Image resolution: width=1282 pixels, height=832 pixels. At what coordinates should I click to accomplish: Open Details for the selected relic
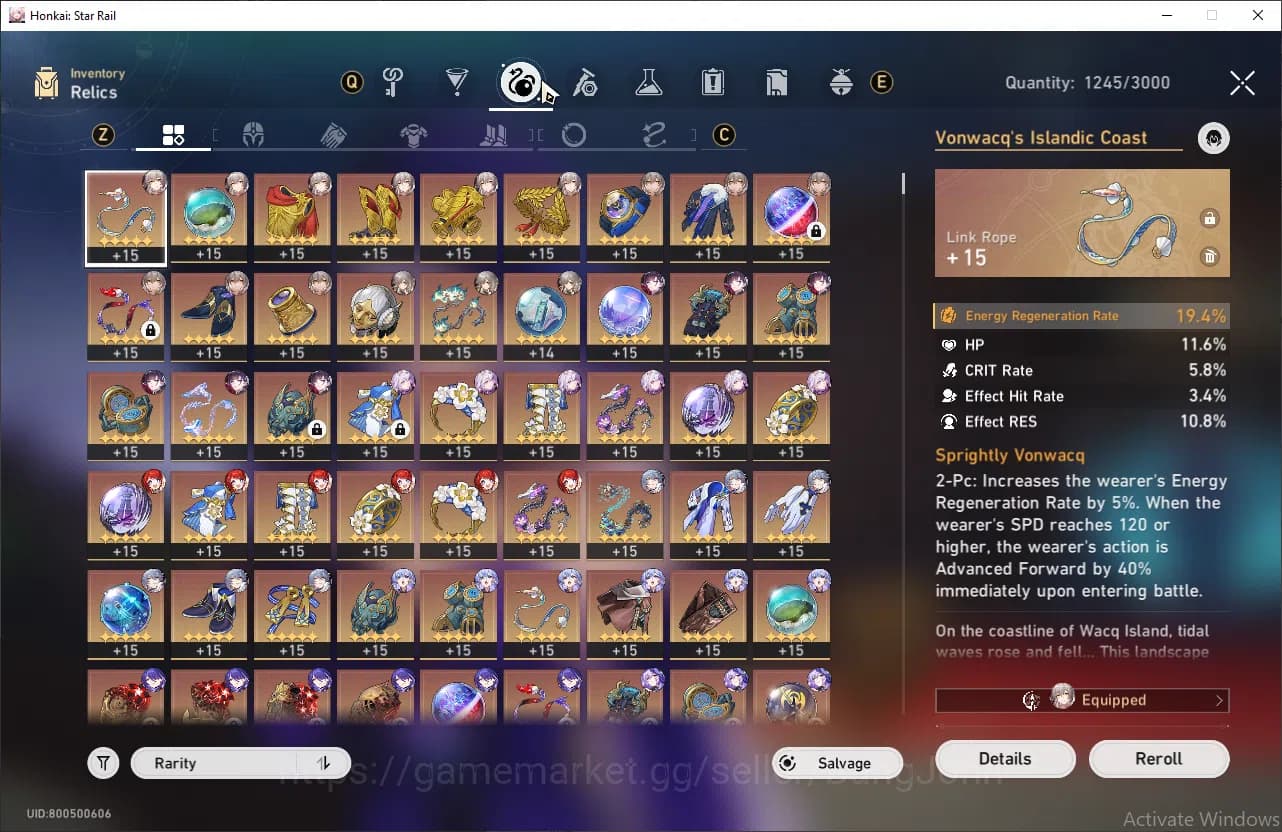(1005, 758)
